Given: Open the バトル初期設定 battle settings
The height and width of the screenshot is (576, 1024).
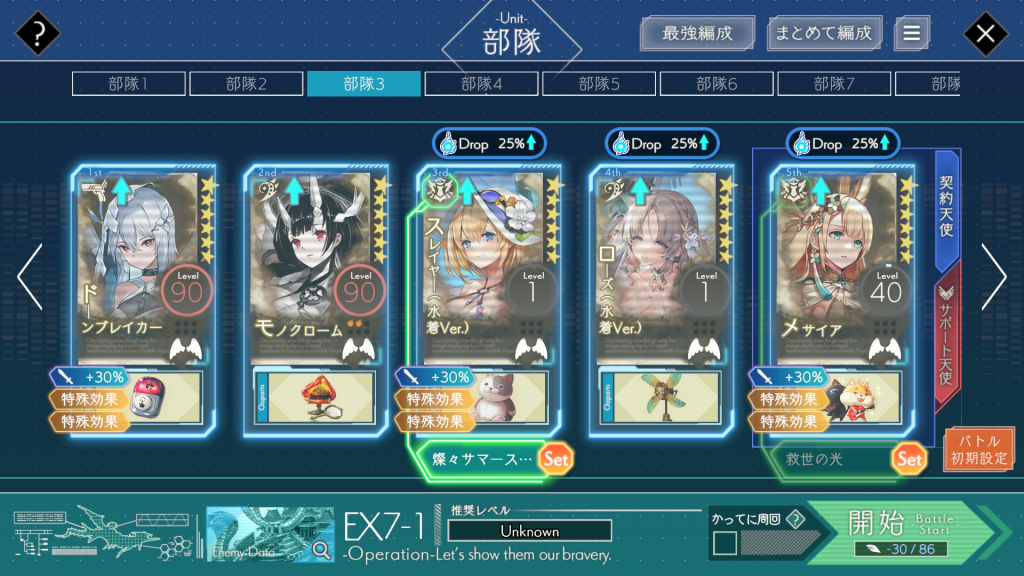Looking at the screenshot, I should 979,449.
